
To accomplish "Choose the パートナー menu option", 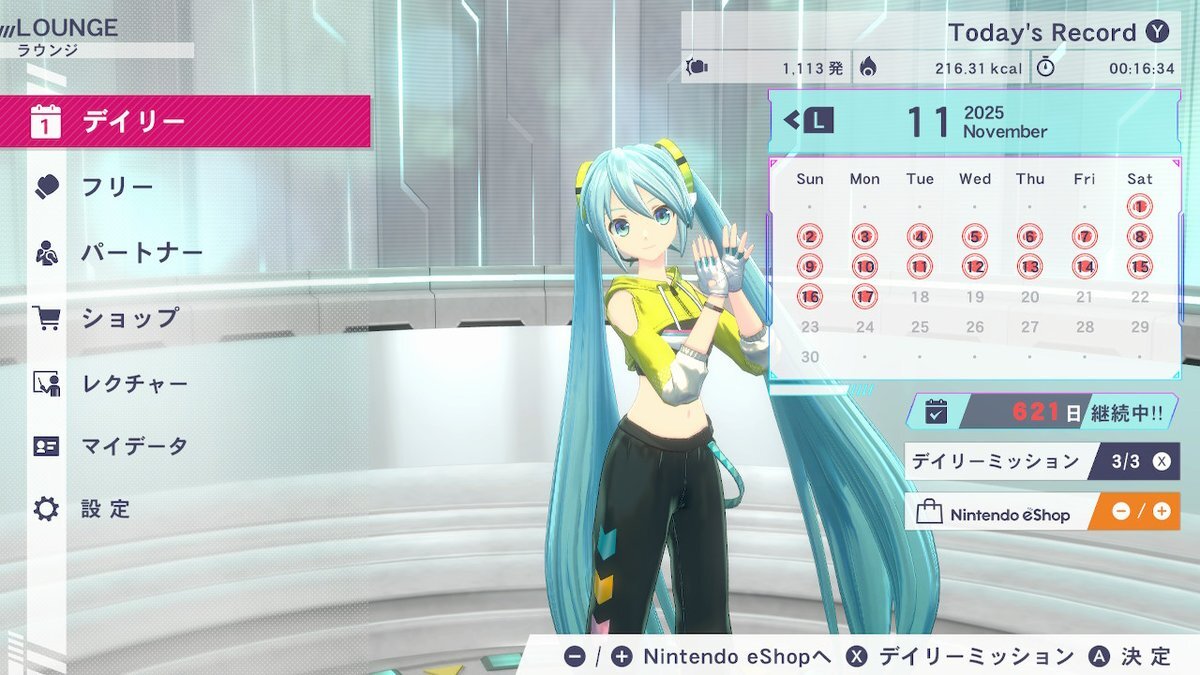I will [185, 252].
